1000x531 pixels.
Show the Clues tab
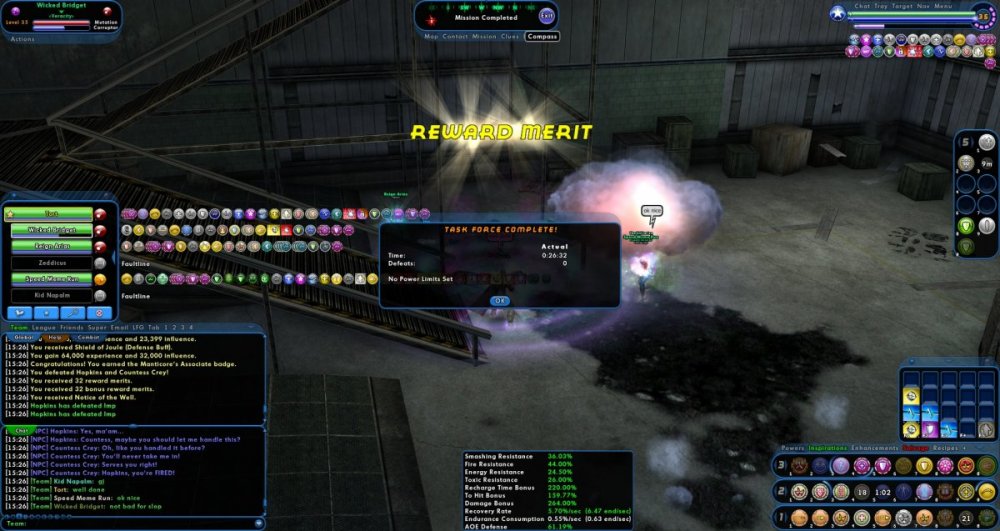click(x=510, y=36)
